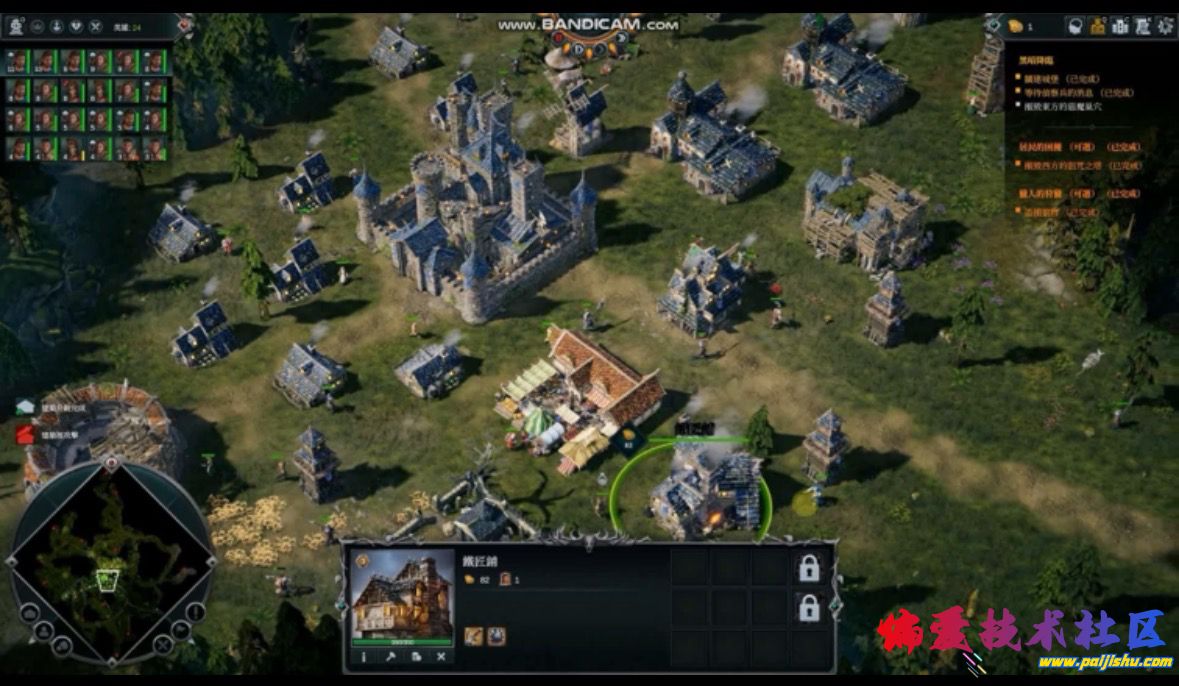Select the unit portrait with a yellow bar
The height and width of the screenshot is (686, 1179).
coord(73,149)
